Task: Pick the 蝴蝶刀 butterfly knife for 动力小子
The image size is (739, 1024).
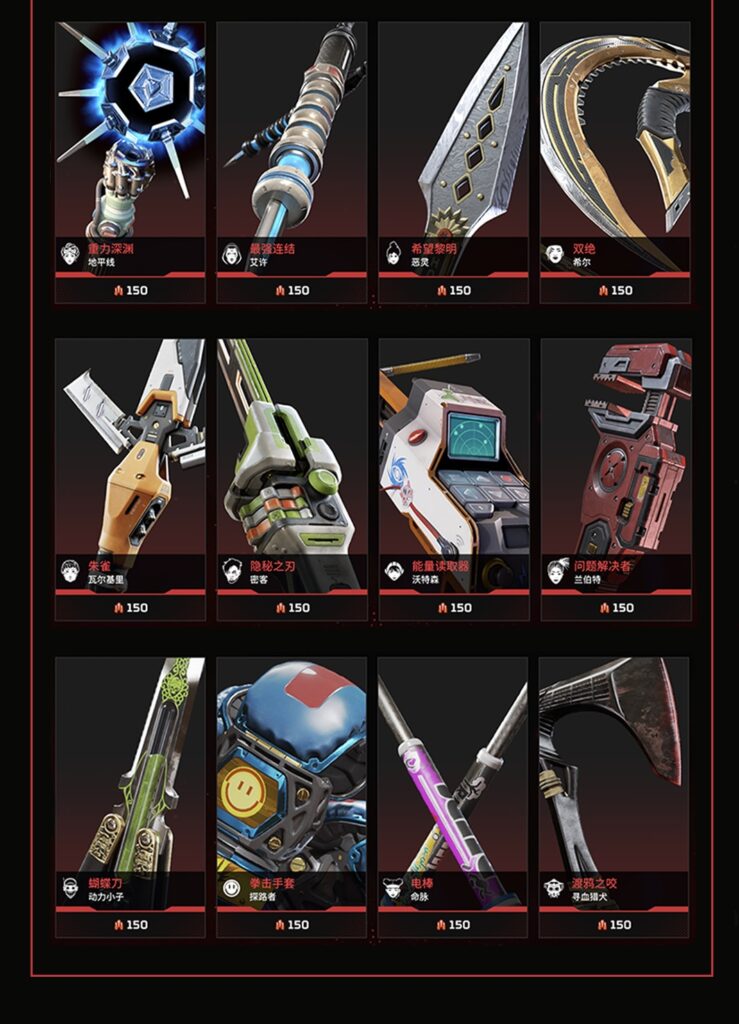Action: (x=130, y=795)
